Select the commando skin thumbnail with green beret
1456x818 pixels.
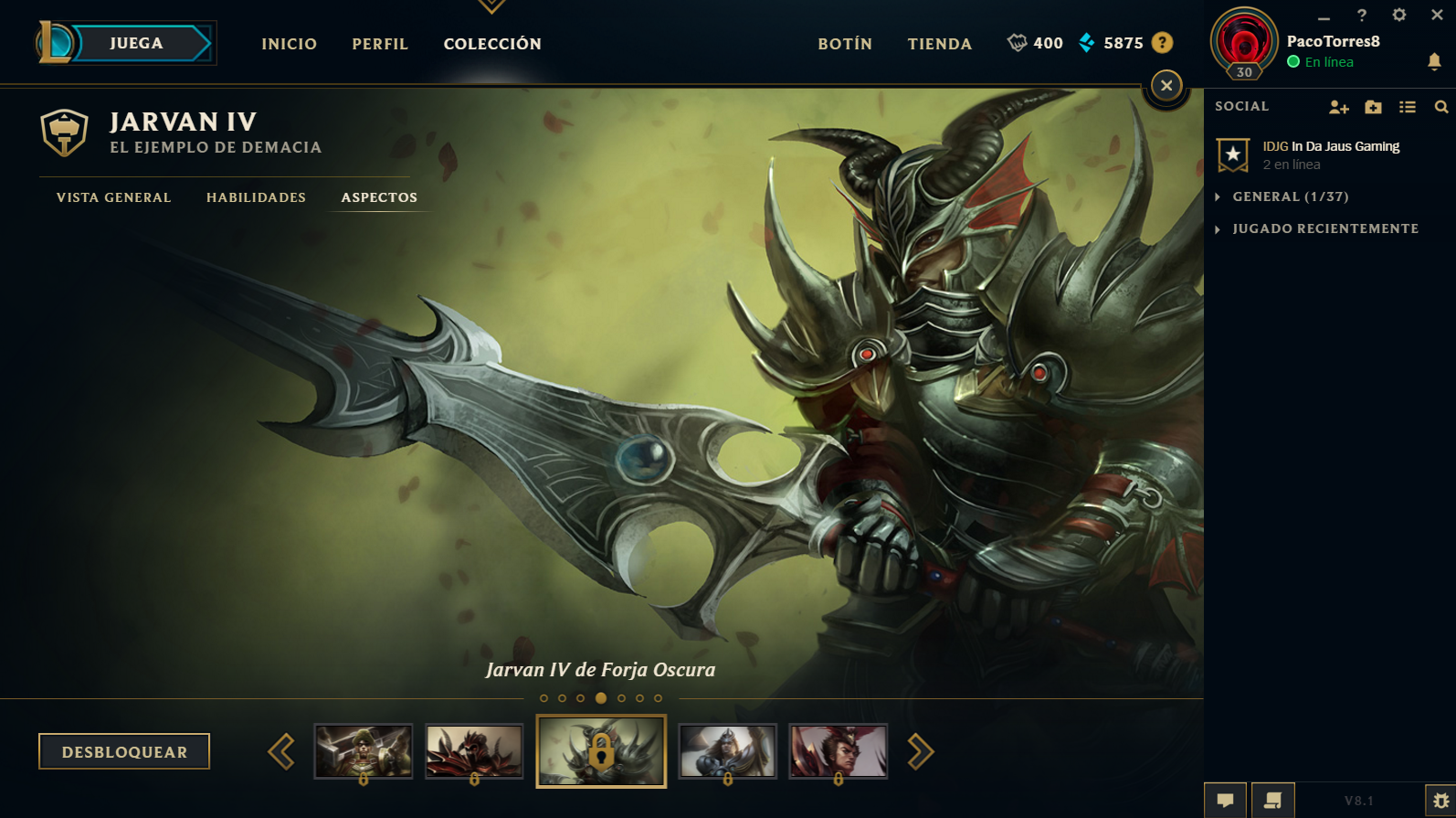(364, 750)
